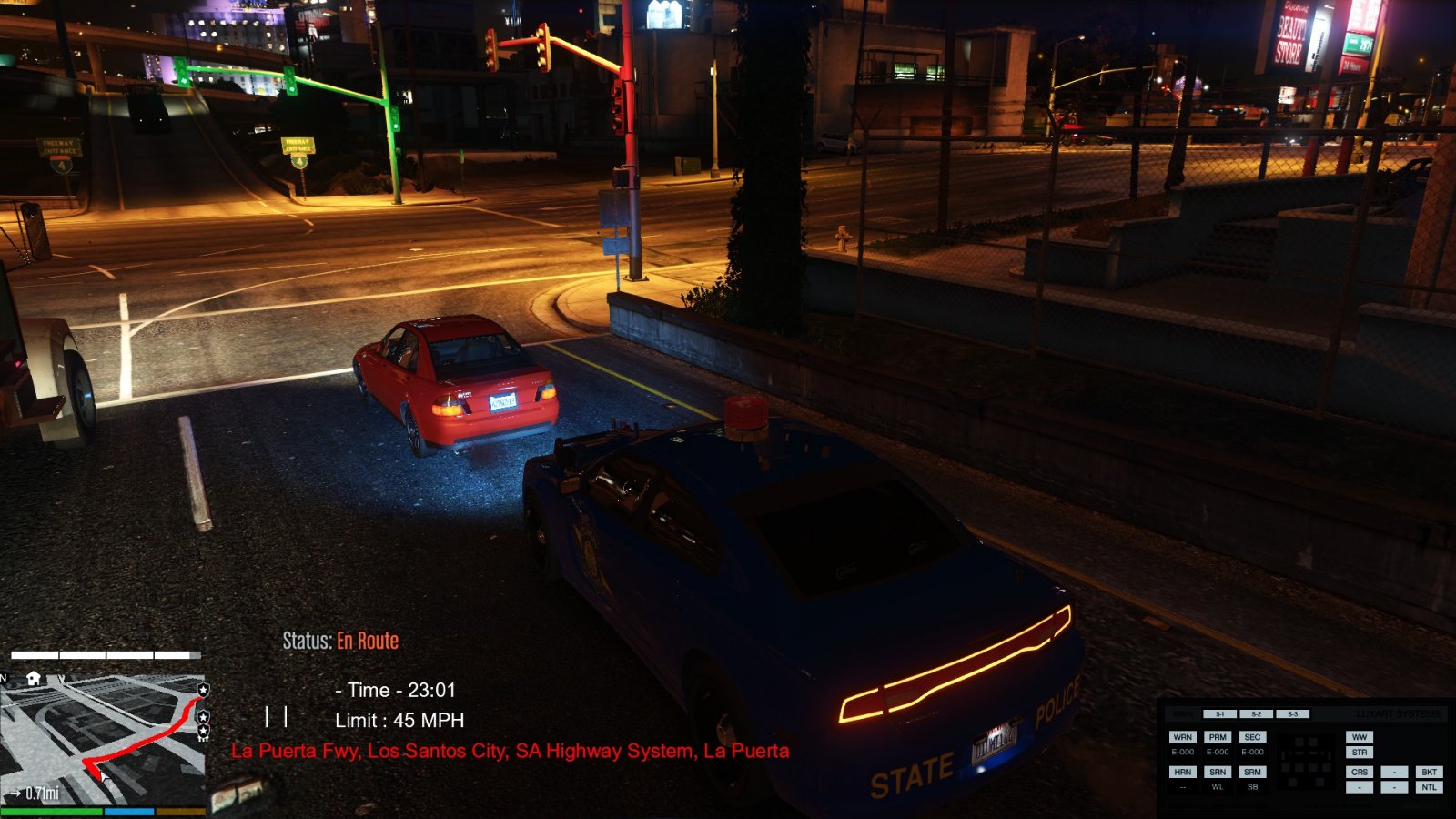Toggle the WRN warning lights button
Viewport: 1456px width, 819px height.
[1182, 737]
